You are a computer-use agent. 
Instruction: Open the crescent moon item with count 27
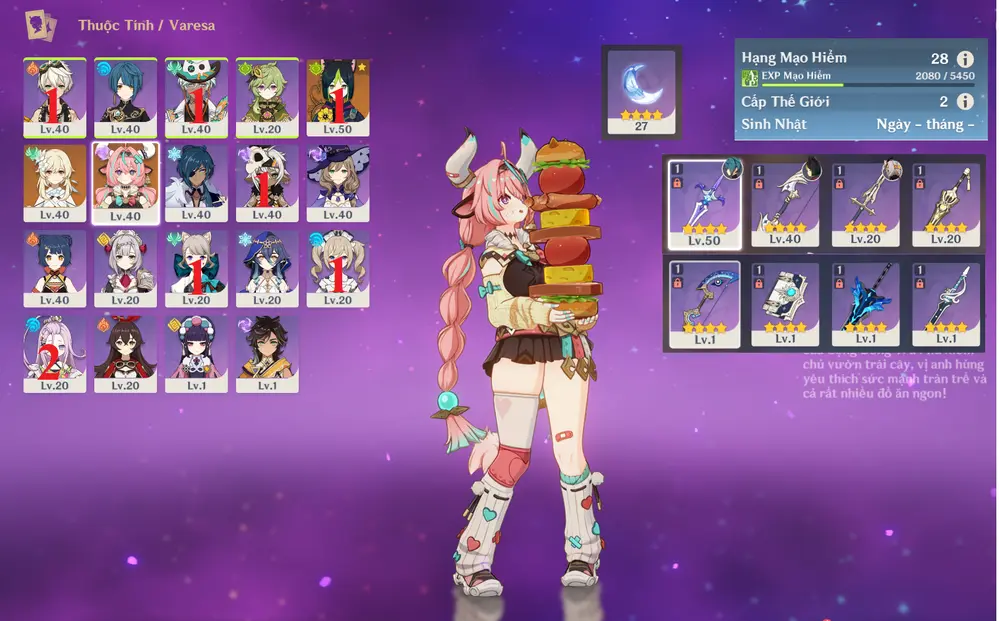(x=641, y=91)
